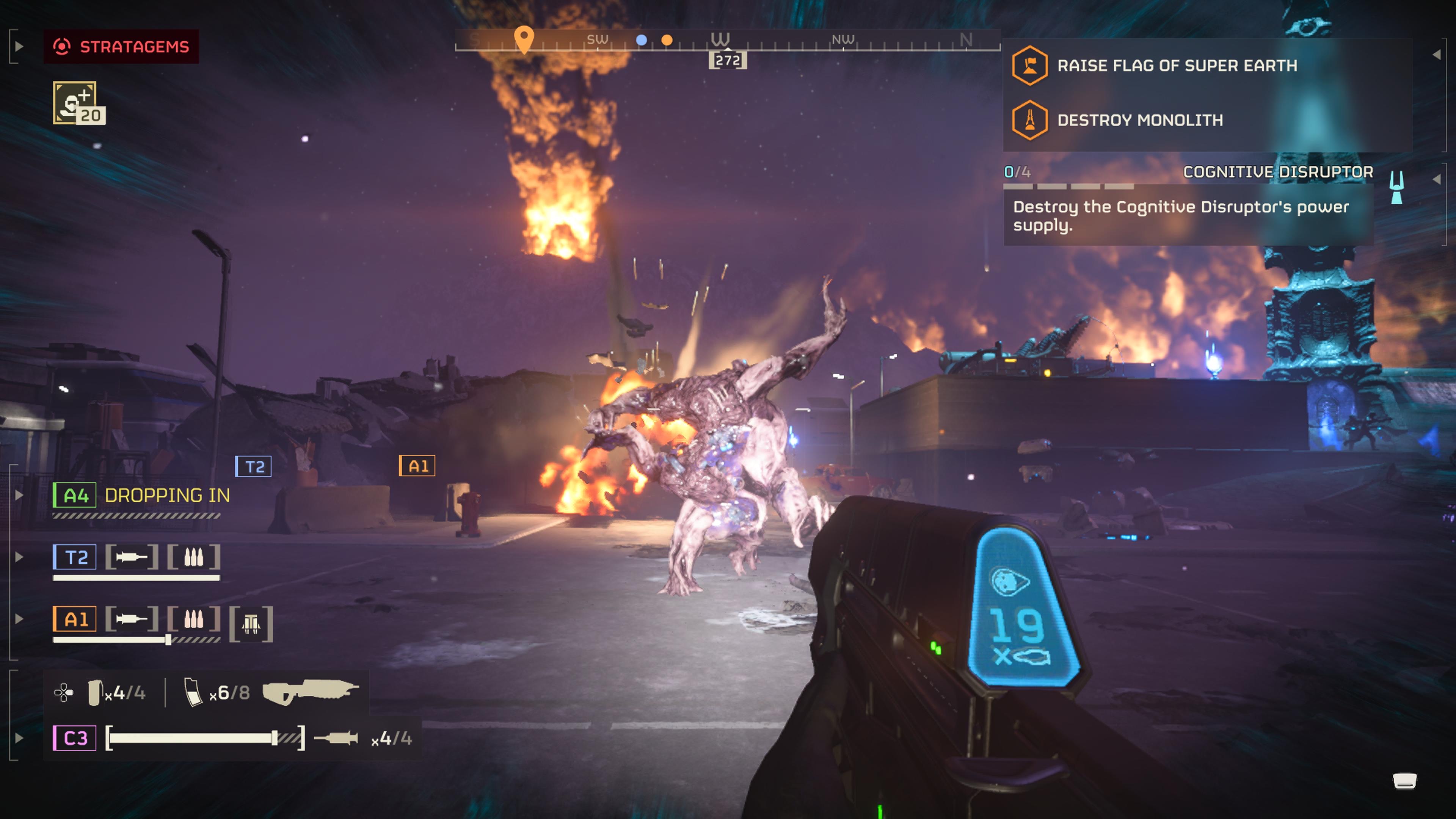Click the red Stratagems emblem icon
1456x819 pixels.
(x=63, y=47)
